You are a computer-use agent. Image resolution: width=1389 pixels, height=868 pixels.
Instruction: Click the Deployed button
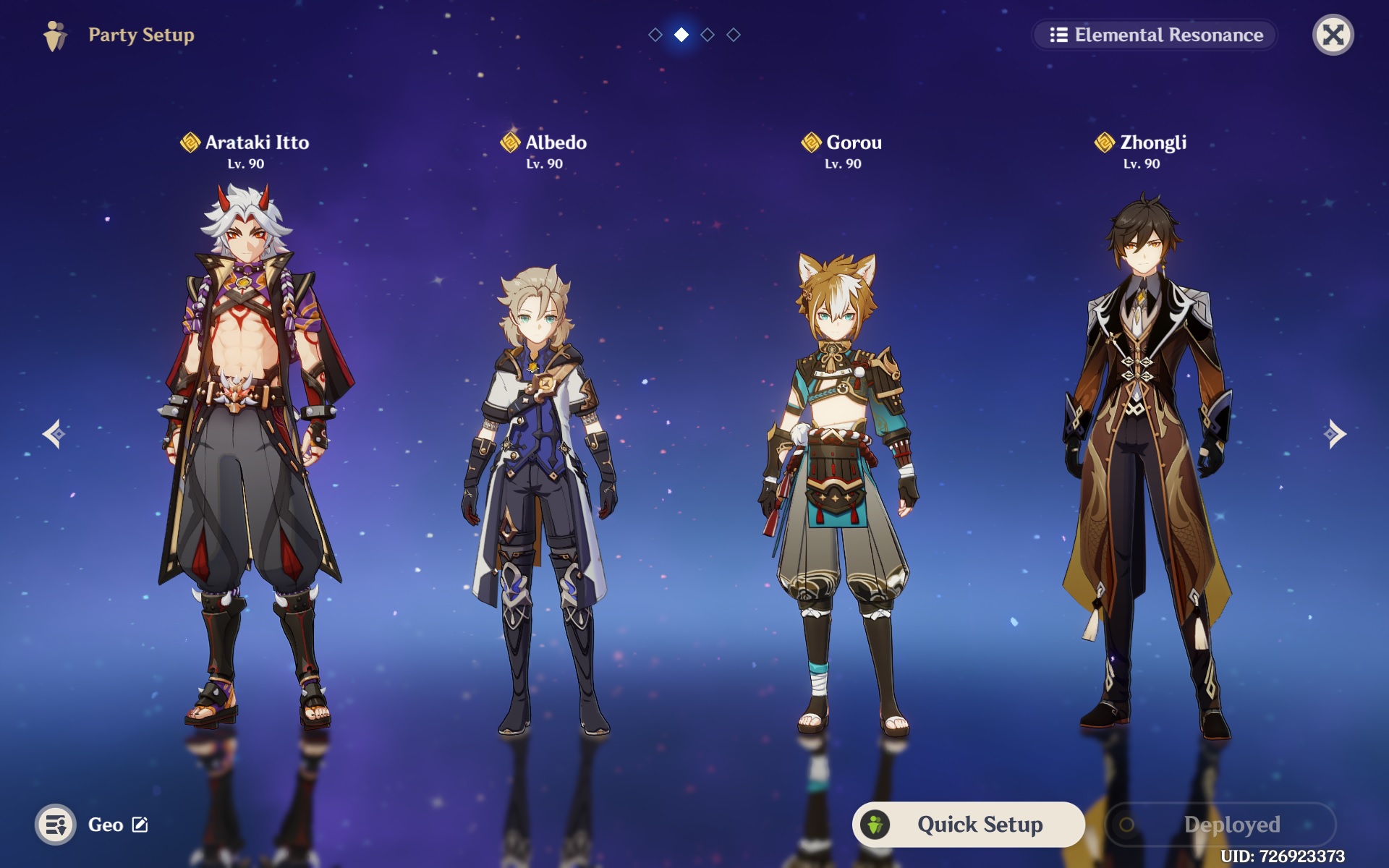tap(1220, 824)
